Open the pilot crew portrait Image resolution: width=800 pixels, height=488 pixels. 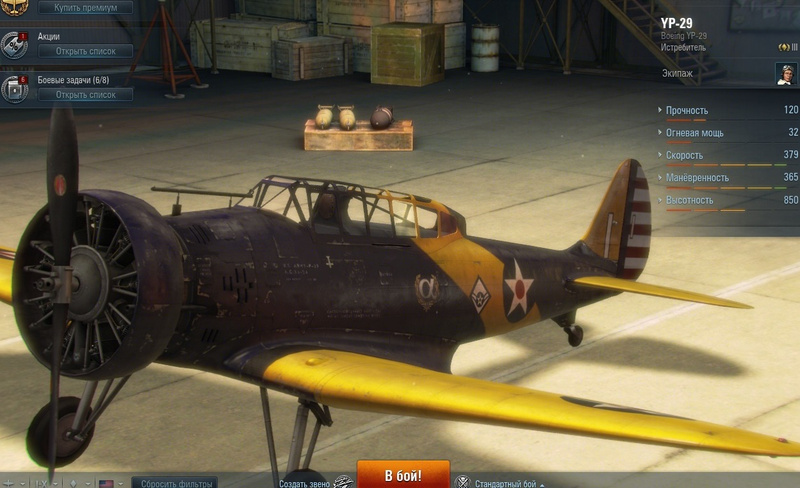click(786, 74)
